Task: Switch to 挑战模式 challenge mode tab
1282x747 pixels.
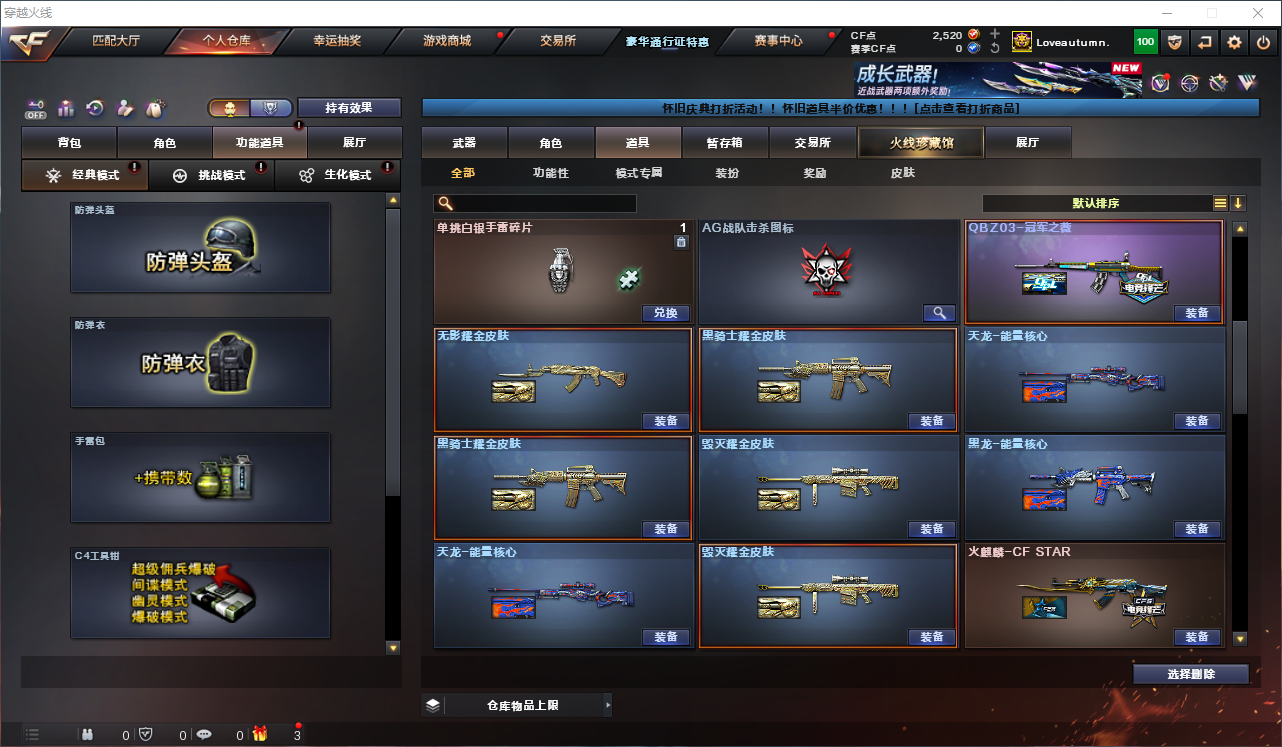Action: pyautogui.click(x=211, y=175)
